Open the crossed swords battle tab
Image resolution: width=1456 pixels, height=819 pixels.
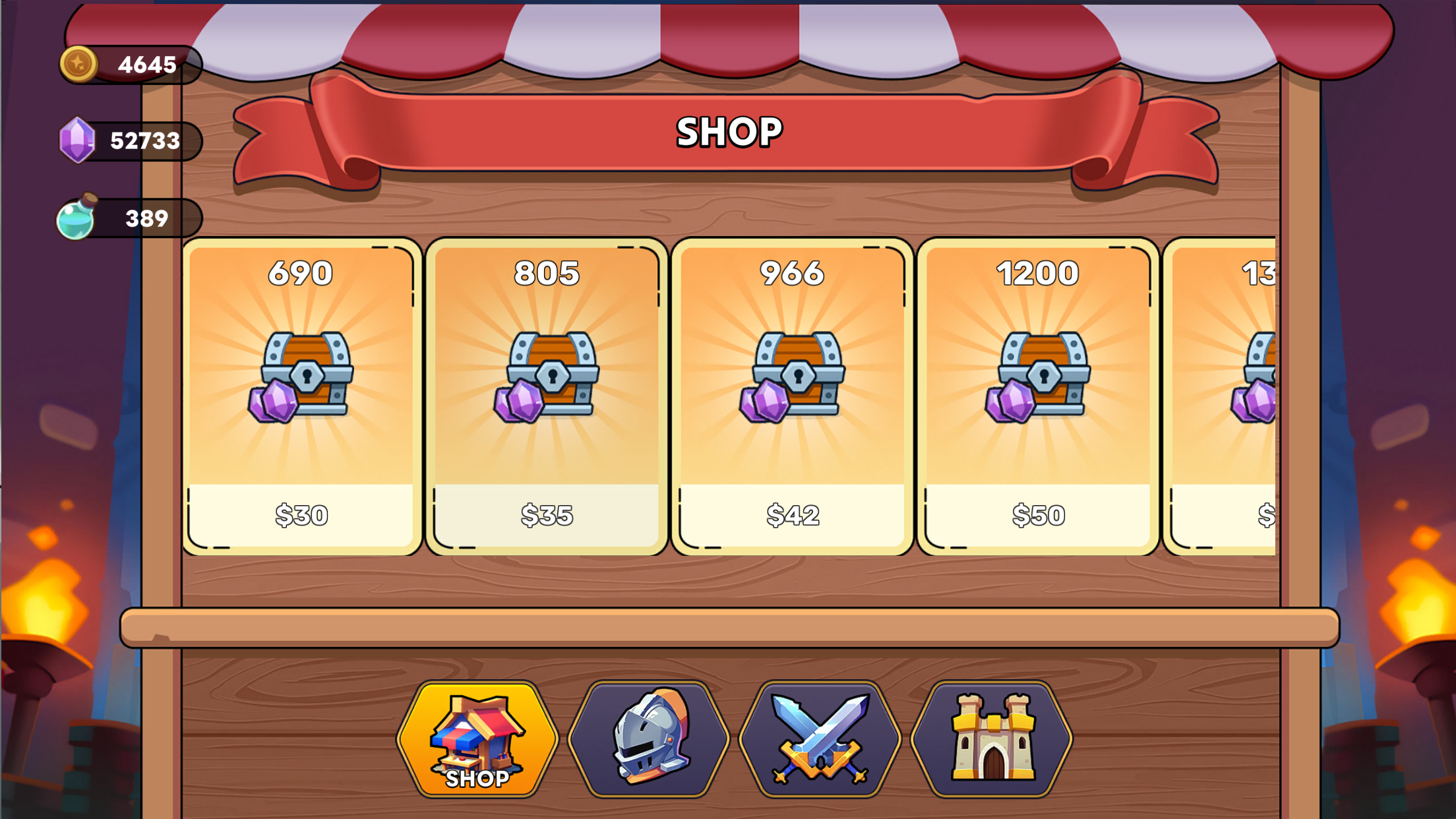[820, 739]
